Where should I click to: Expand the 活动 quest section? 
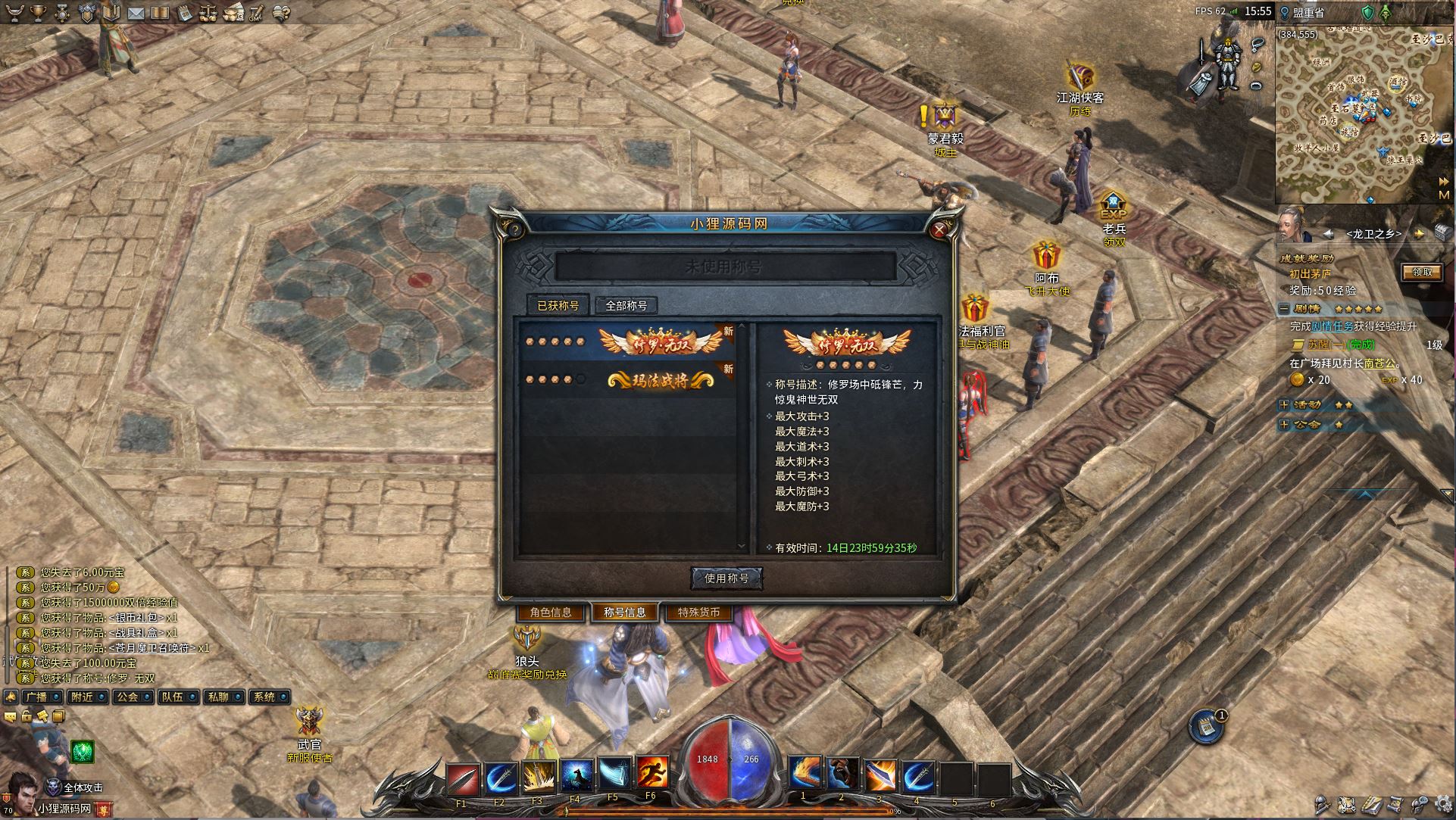point(1283,405)
